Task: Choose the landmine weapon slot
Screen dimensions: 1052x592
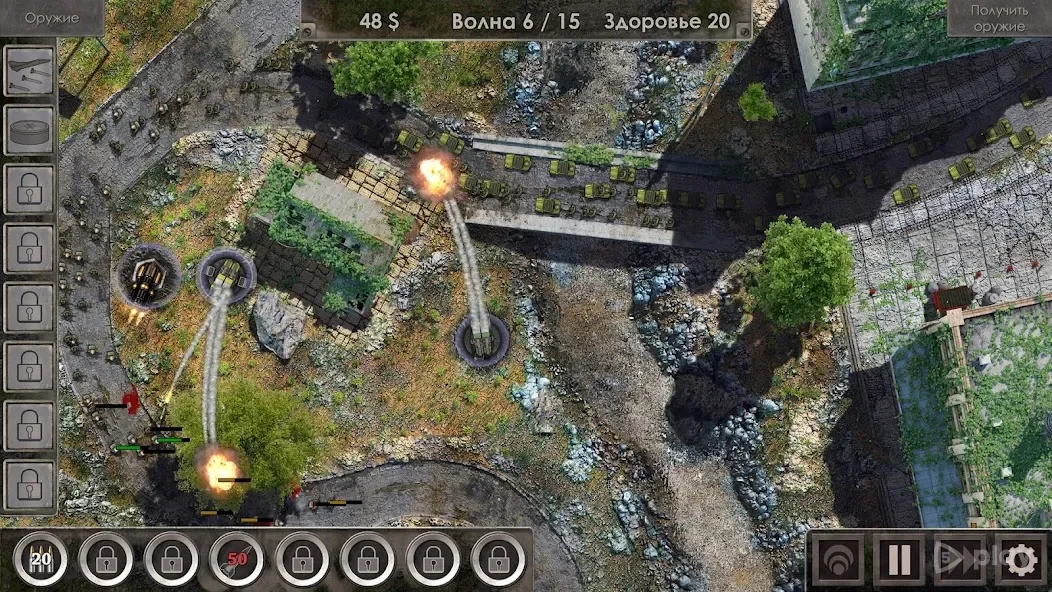Action: [29, 130]
